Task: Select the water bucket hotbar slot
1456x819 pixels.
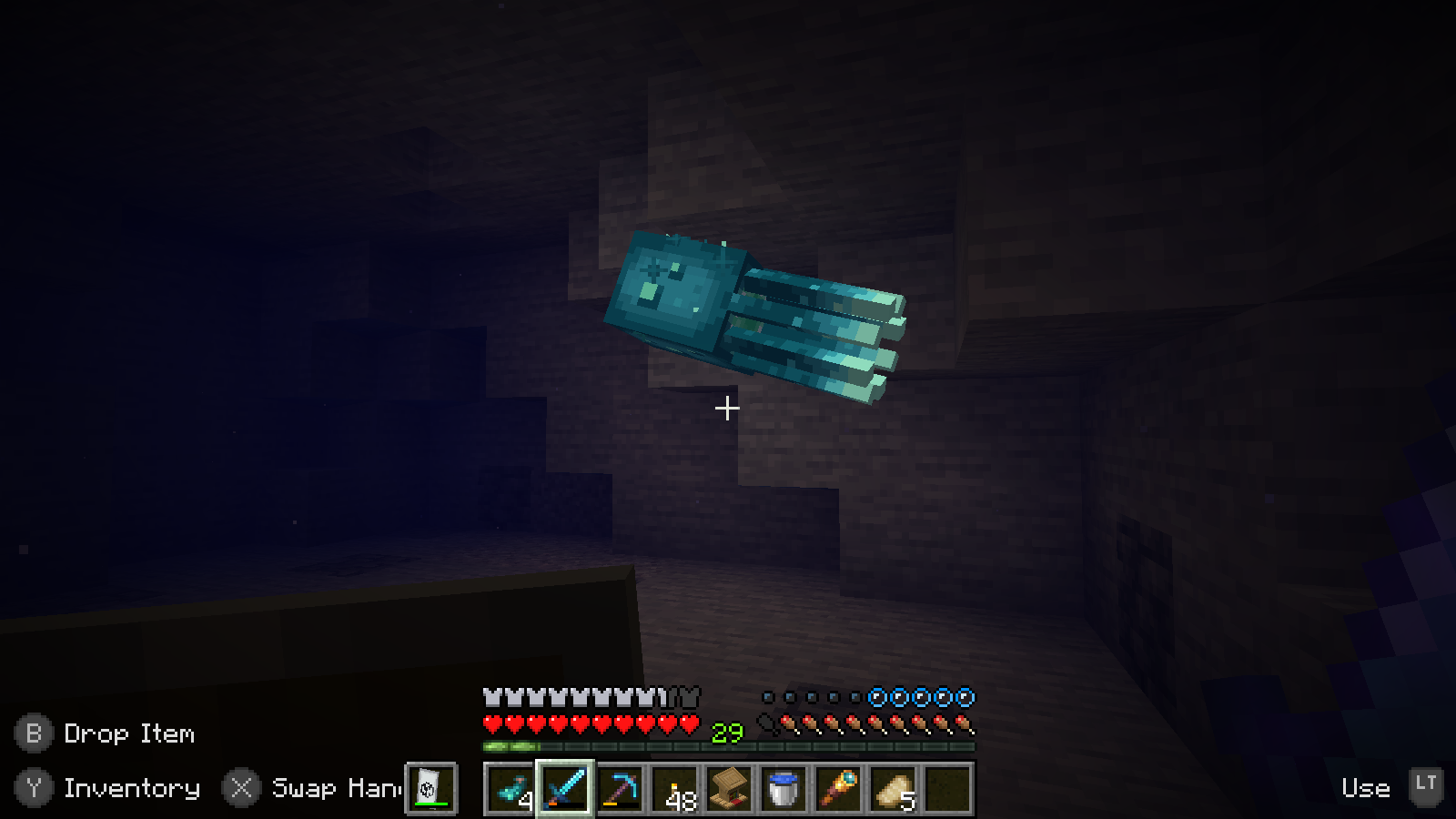Action: (783, 789)
